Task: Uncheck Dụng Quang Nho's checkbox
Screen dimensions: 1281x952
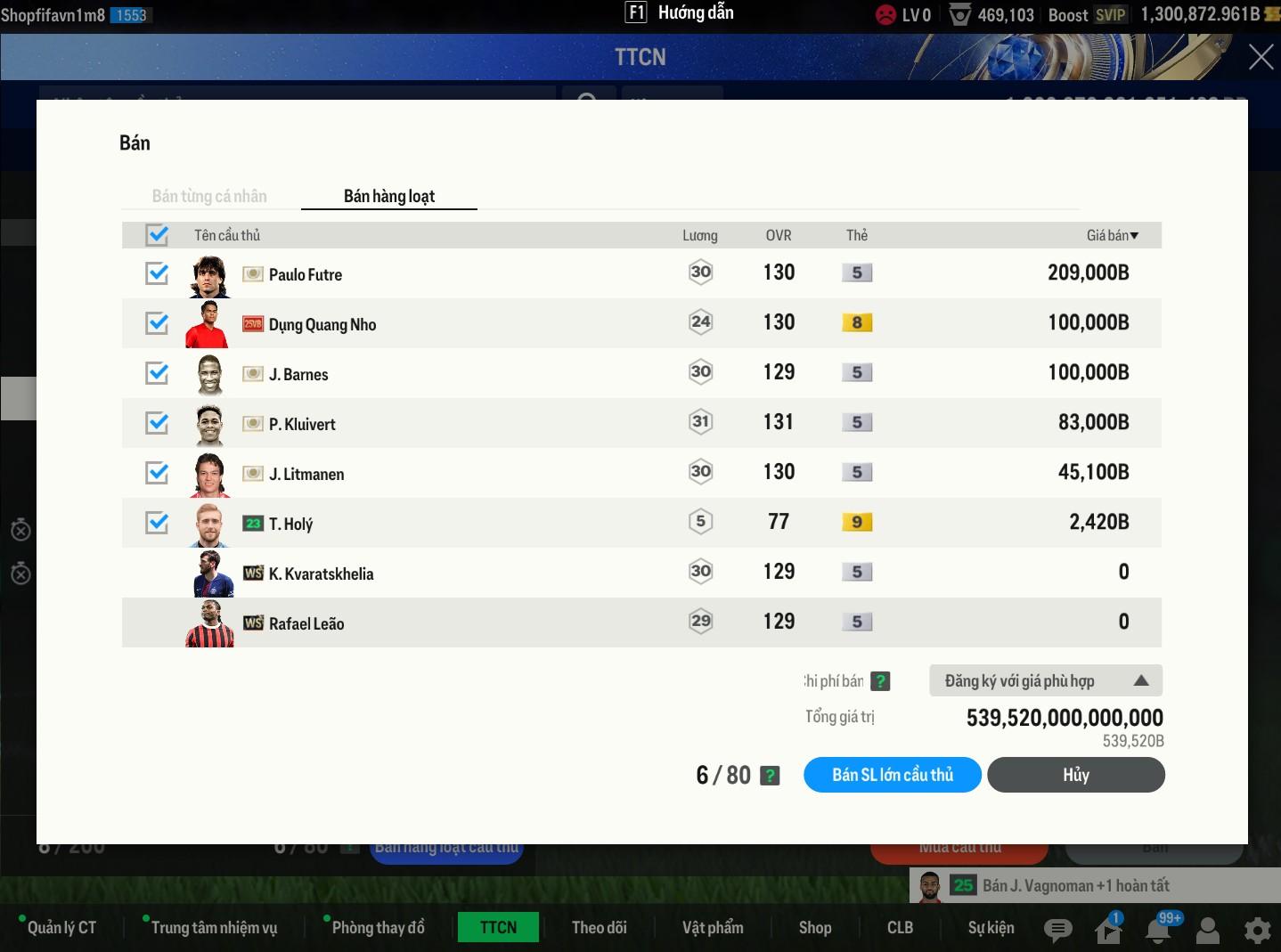Action: [x=158, y=323]
